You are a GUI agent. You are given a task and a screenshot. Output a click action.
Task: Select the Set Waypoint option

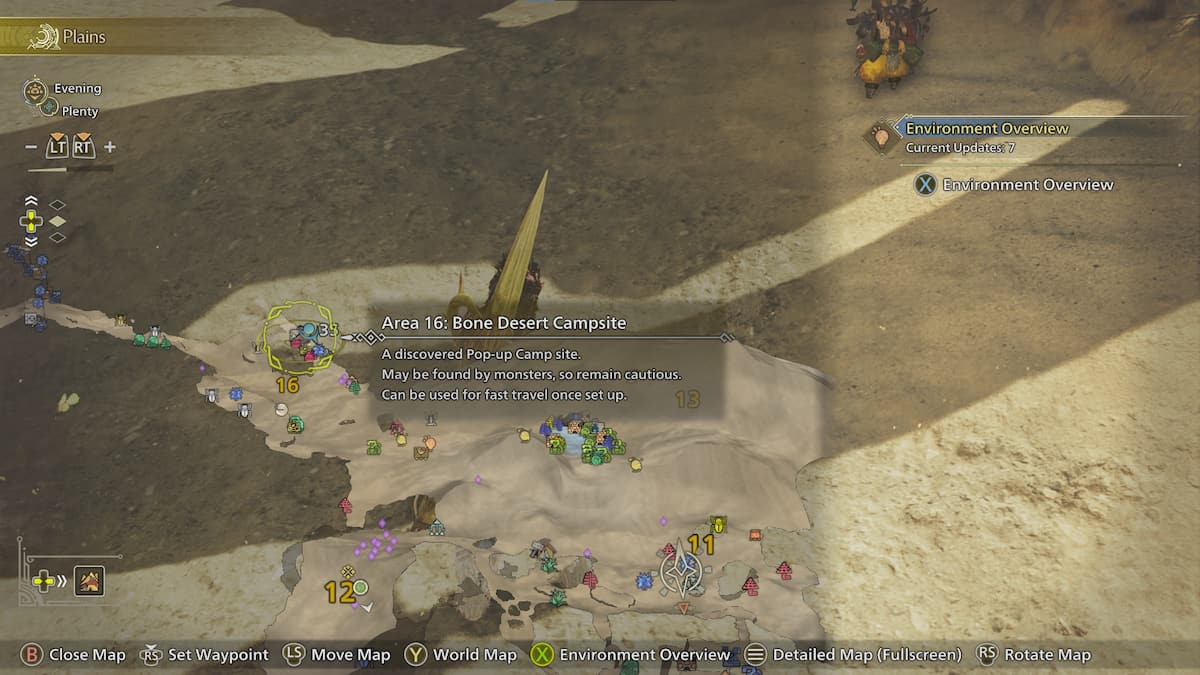point(205,655)
